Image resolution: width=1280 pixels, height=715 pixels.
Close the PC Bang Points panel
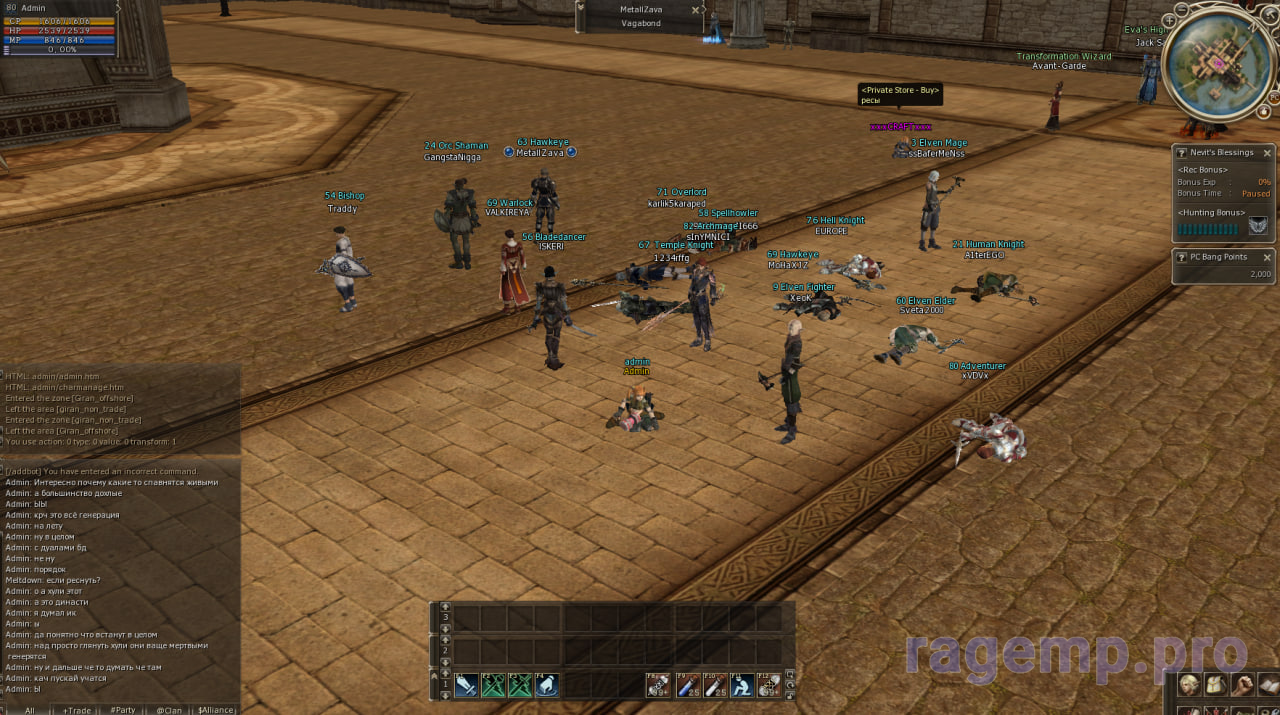pos(1267,257)
